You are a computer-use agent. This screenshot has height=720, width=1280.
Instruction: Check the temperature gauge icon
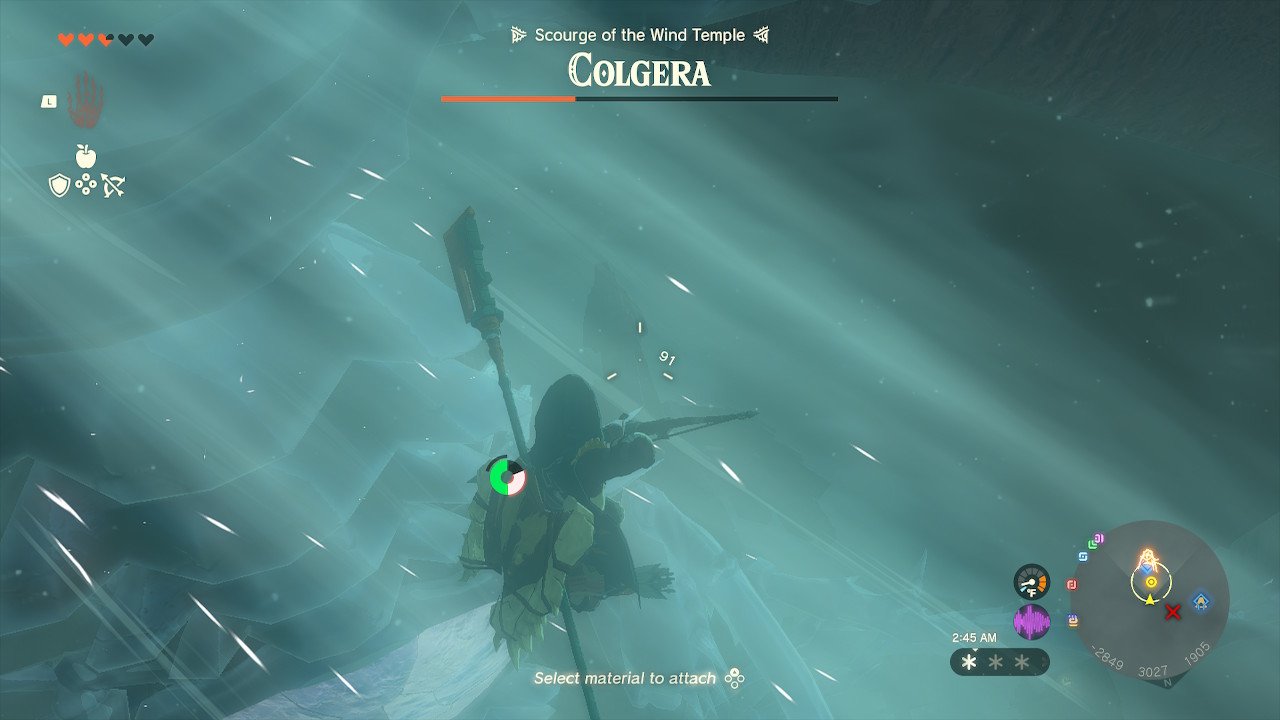1031,582
